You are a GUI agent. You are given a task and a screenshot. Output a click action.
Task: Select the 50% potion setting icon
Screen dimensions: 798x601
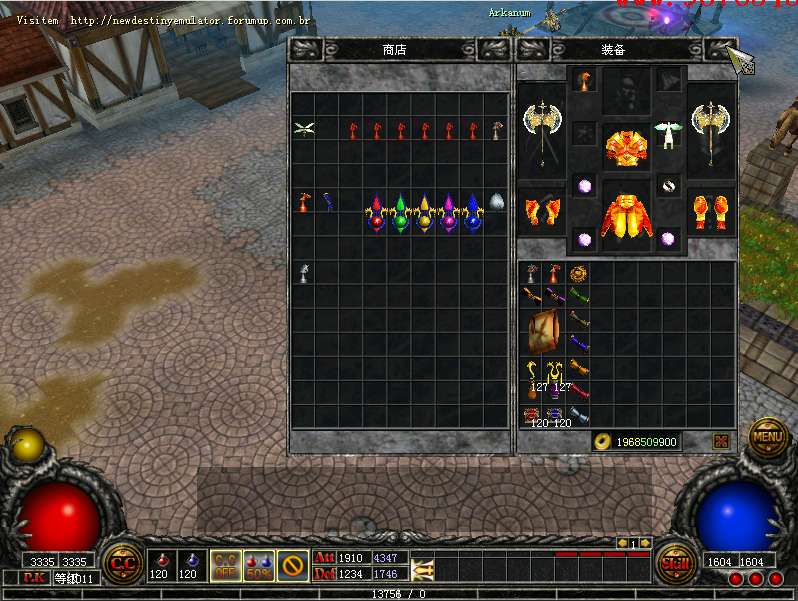click(258, 565)
